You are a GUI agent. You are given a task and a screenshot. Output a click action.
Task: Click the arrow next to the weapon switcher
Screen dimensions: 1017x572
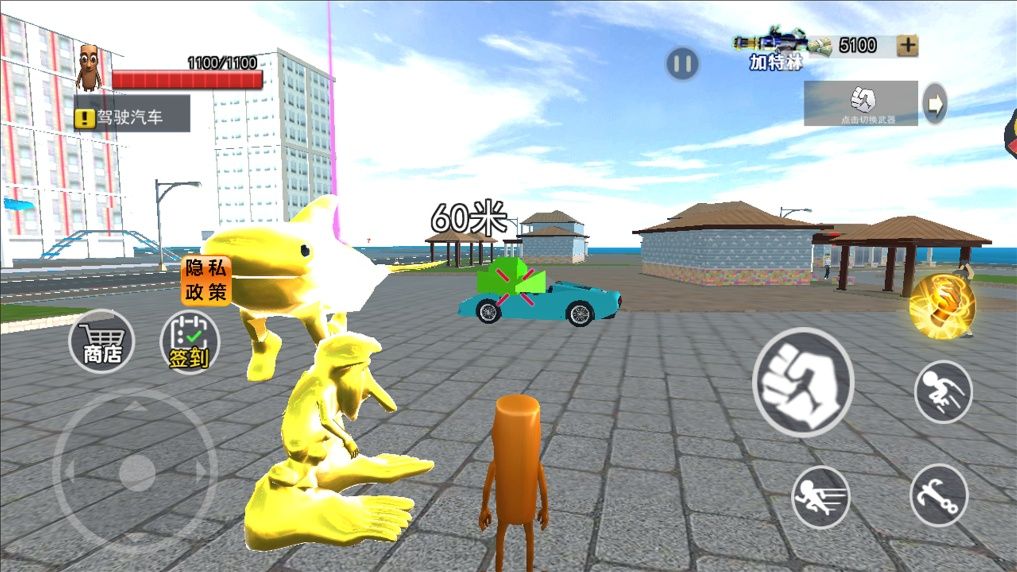[x=934, y=103]
